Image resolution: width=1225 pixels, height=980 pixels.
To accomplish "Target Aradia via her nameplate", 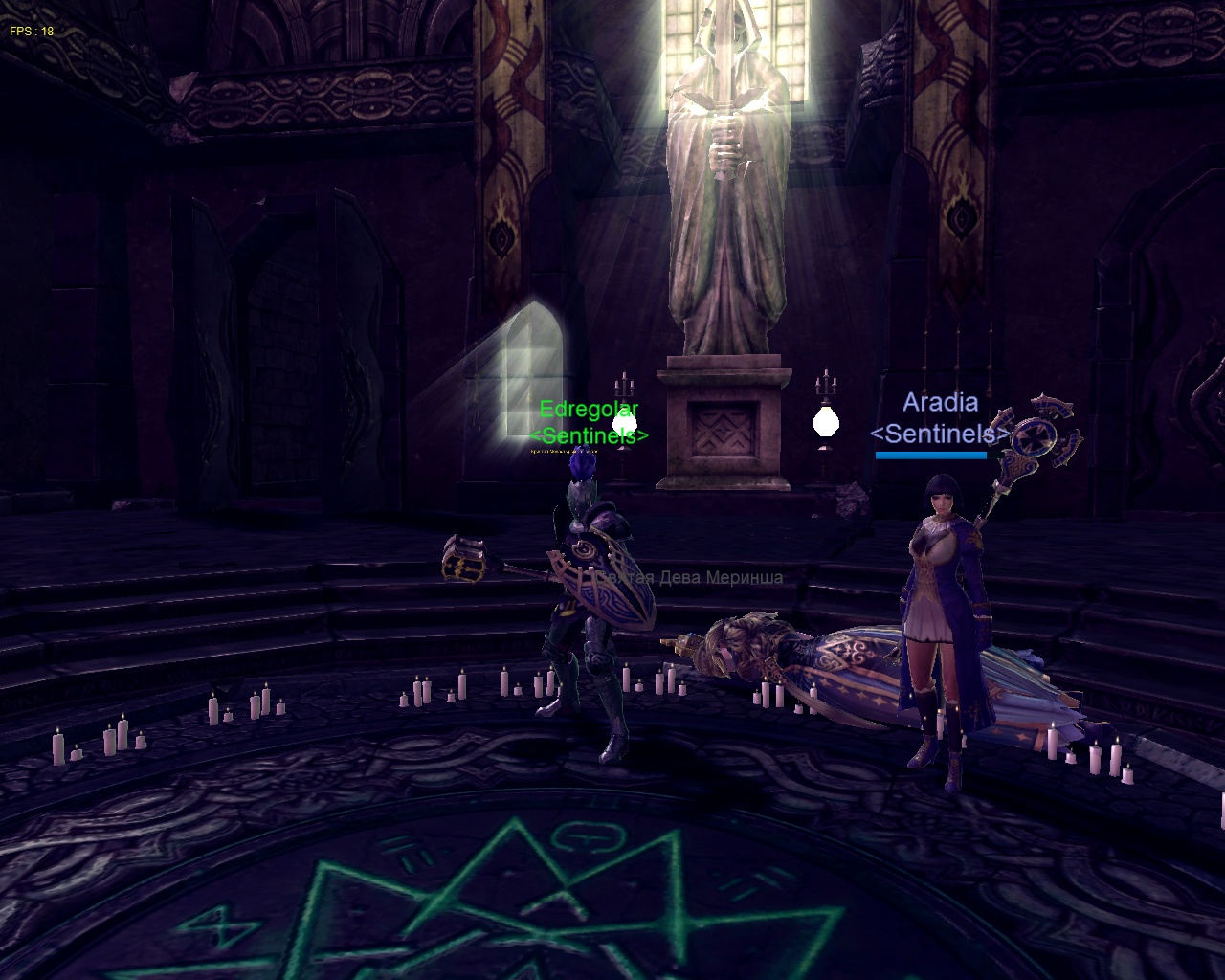I will pyautogui.click(x=940, y=403).
